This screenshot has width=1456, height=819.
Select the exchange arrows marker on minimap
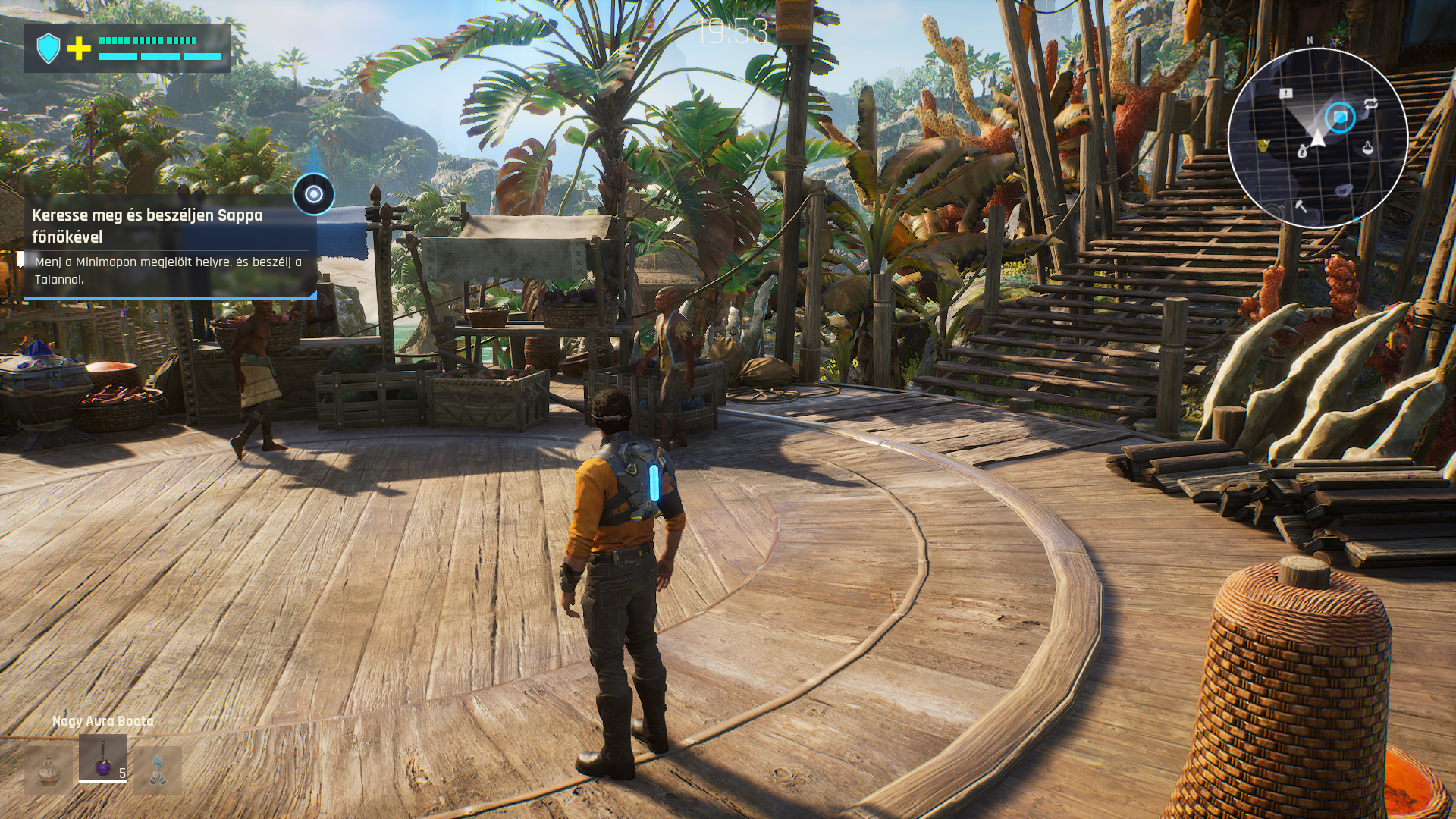pyautogui.click(x=1371, y=105)
